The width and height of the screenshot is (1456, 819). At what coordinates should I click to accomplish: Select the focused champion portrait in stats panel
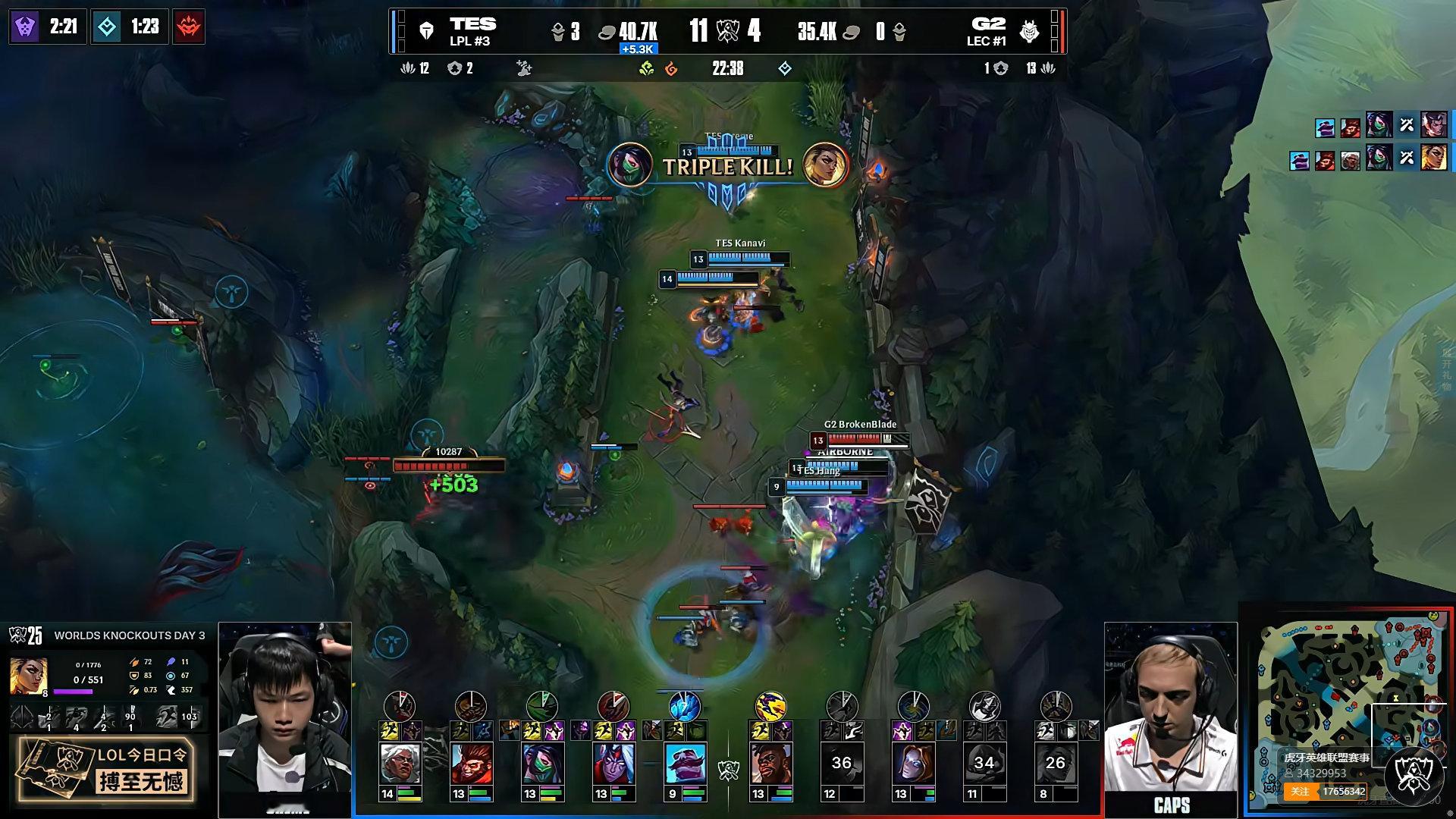coord(28,676)
